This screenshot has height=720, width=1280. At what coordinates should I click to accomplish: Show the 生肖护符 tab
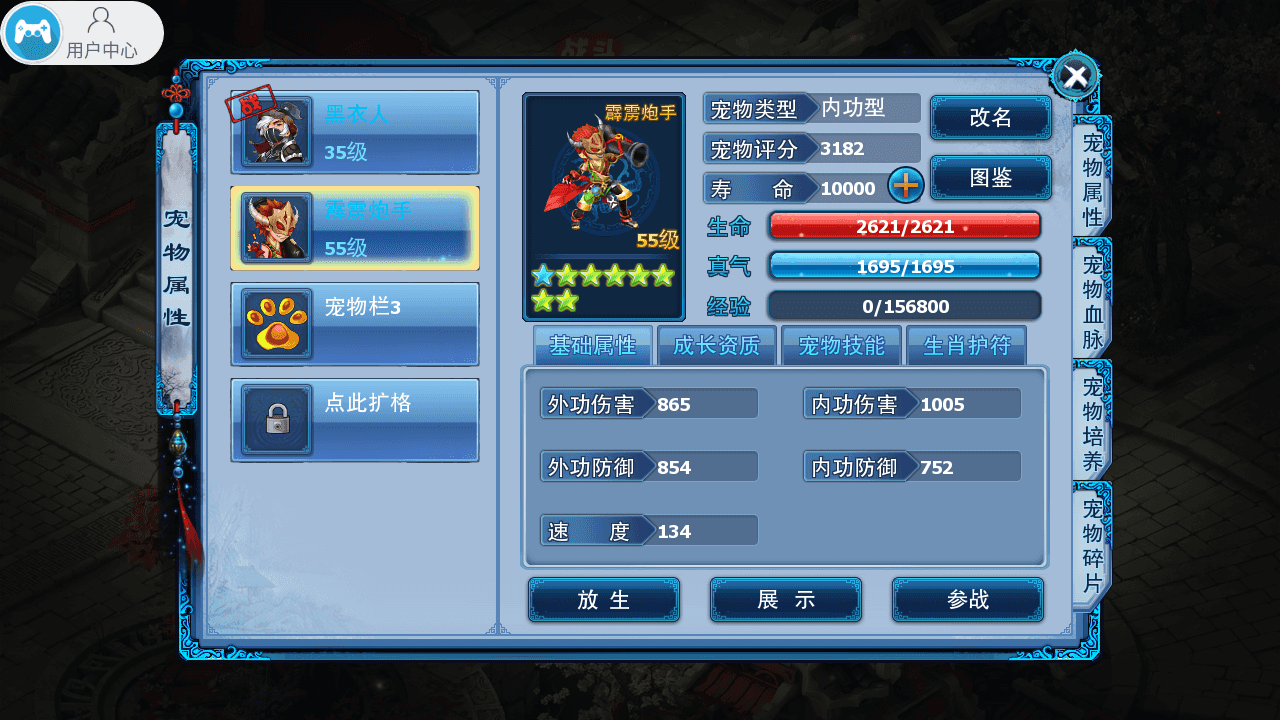(965, 346)
